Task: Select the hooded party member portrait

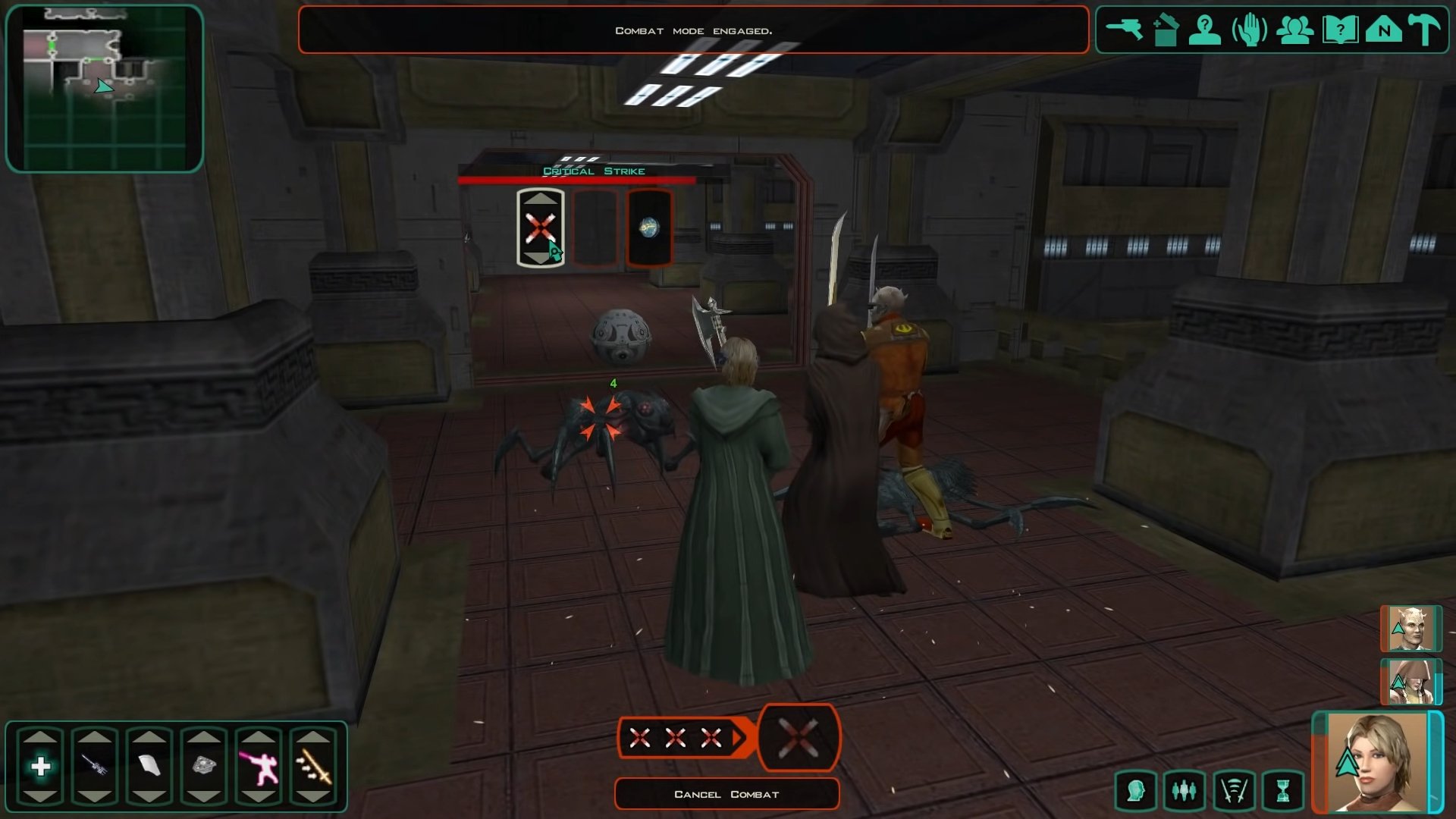Action: (x=1410, y=682)
